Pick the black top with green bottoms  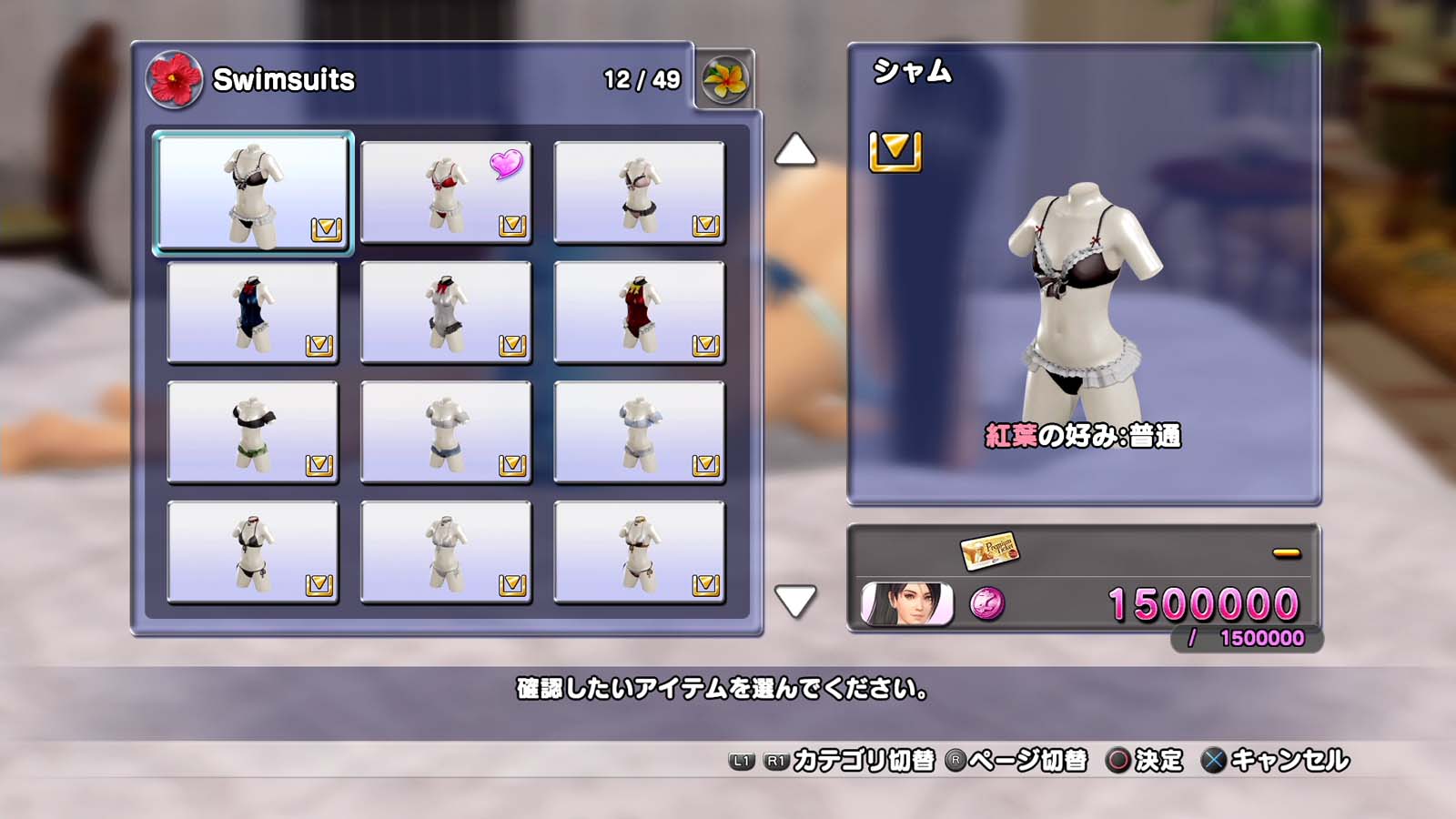[x=253, y=432]
